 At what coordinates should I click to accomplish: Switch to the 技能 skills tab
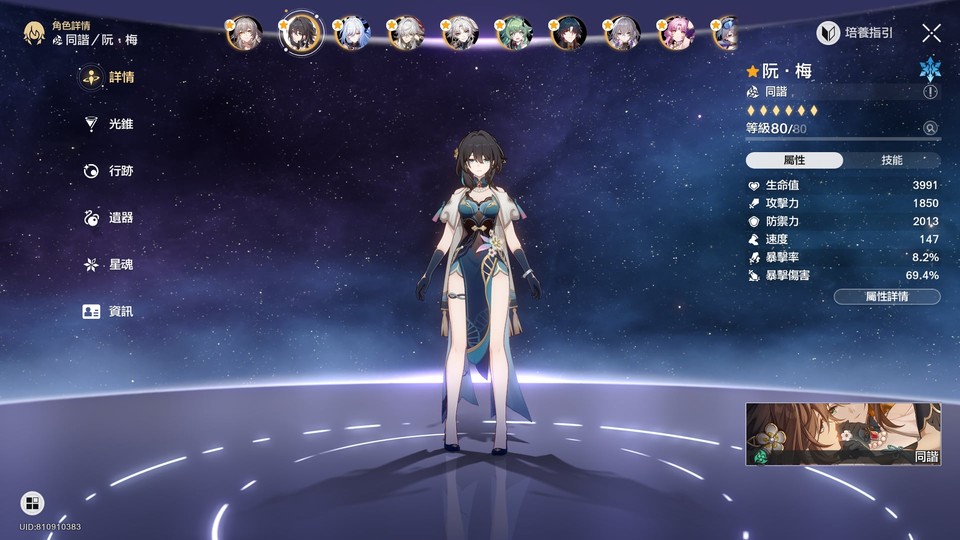[891, 160]
